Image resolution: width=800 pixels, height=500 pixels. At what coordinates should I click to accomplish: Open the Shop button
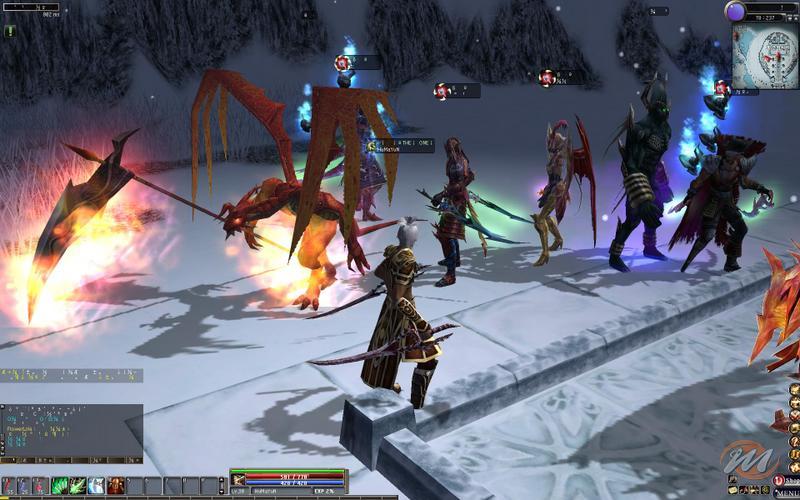786,480
